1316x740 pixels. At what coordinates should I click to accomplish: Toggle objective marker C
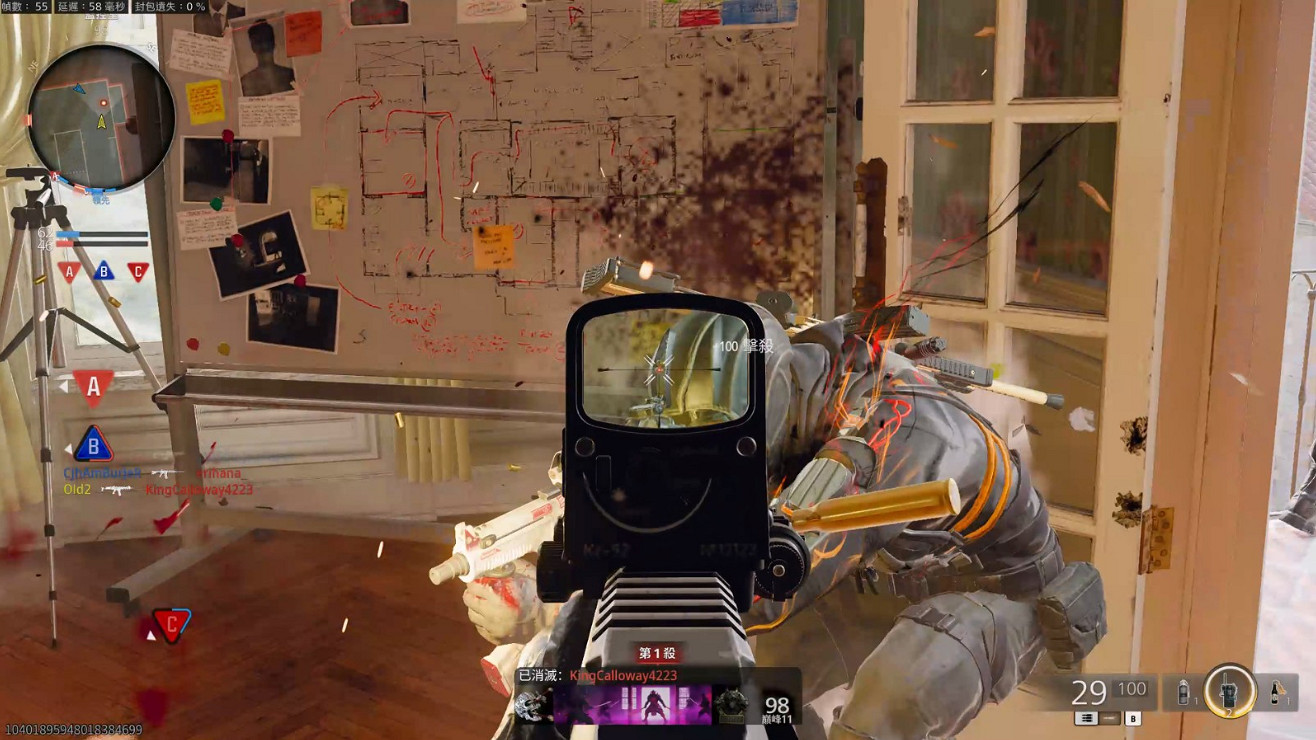pos(138,270)
